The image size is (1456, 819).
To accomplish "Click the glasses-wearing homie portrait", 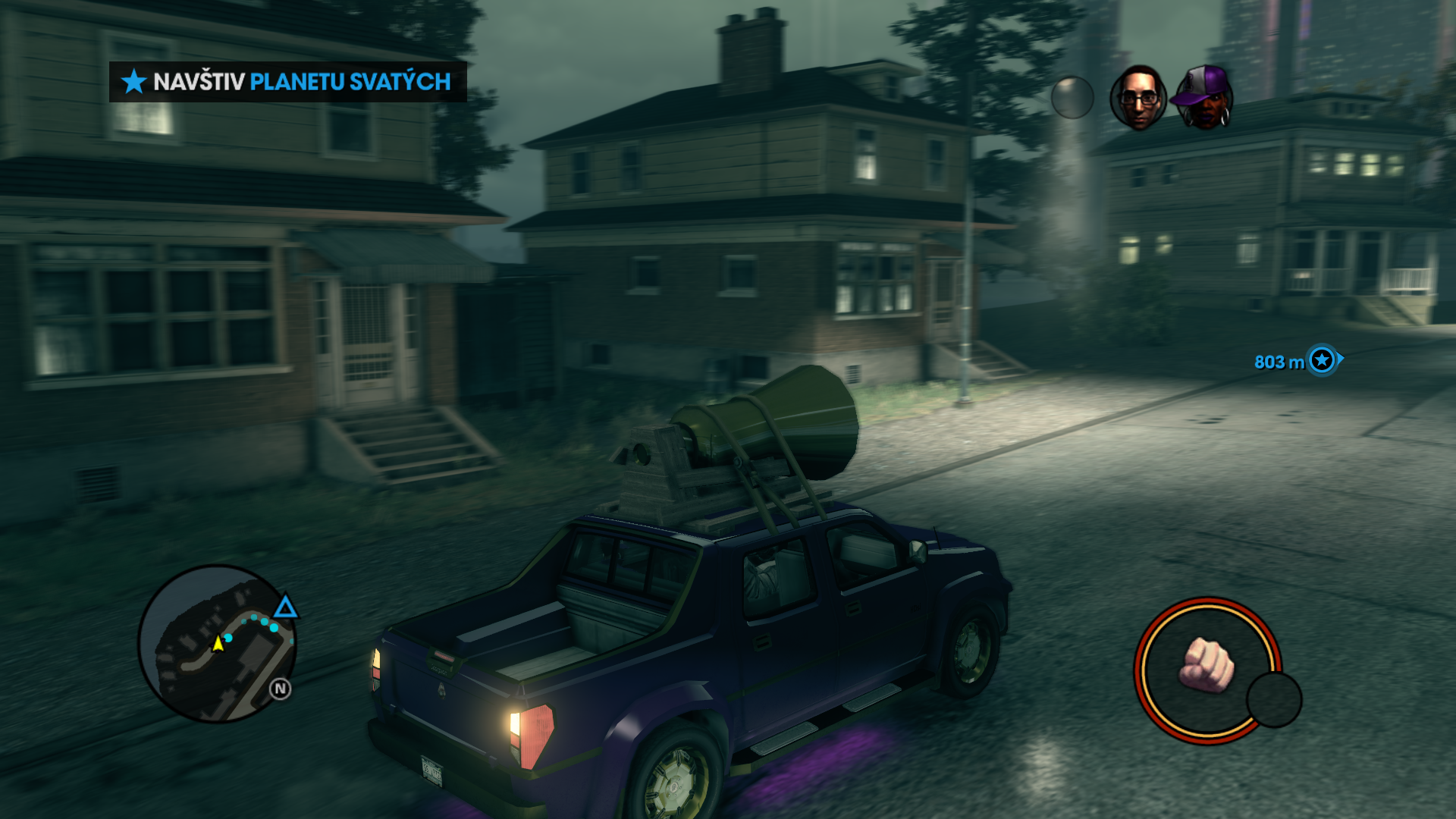I will click(x=1137, y=98).
